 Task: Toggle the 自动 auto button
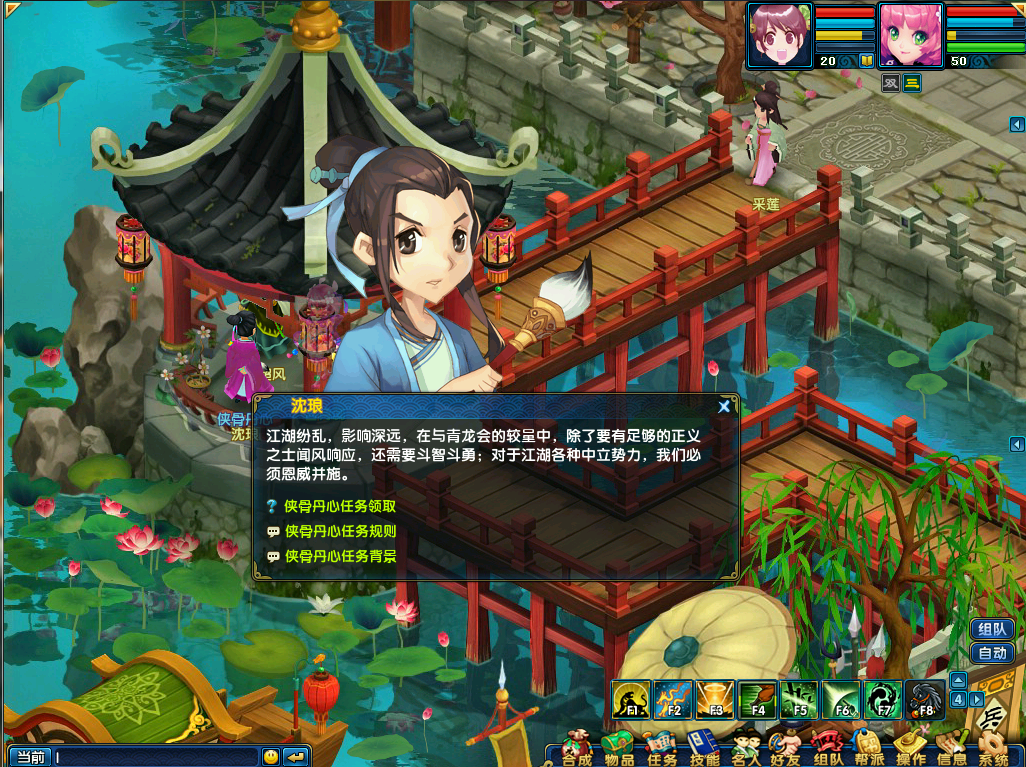(992, 653)
